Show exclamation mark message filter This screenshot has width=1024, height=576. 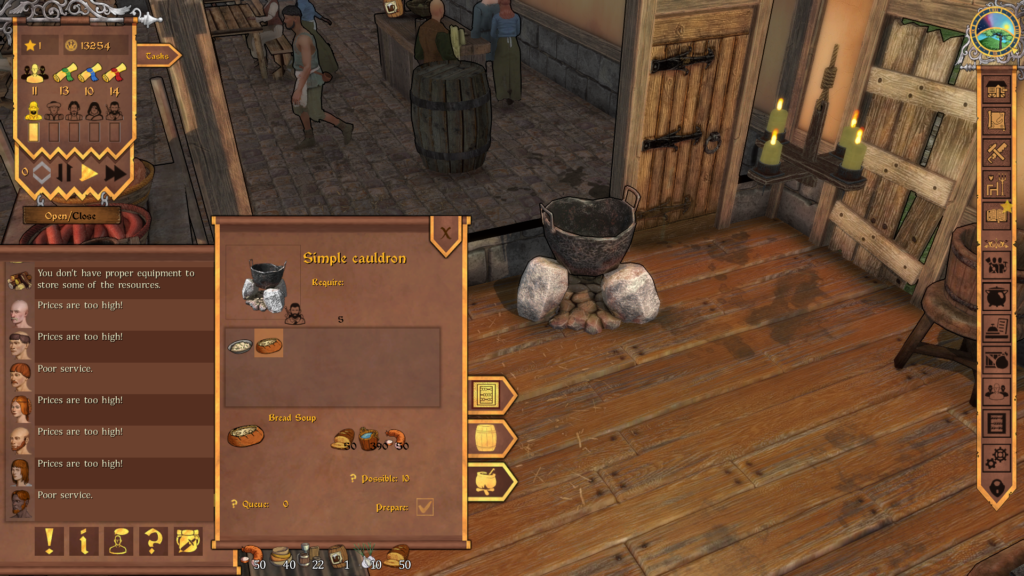[49, 541]
